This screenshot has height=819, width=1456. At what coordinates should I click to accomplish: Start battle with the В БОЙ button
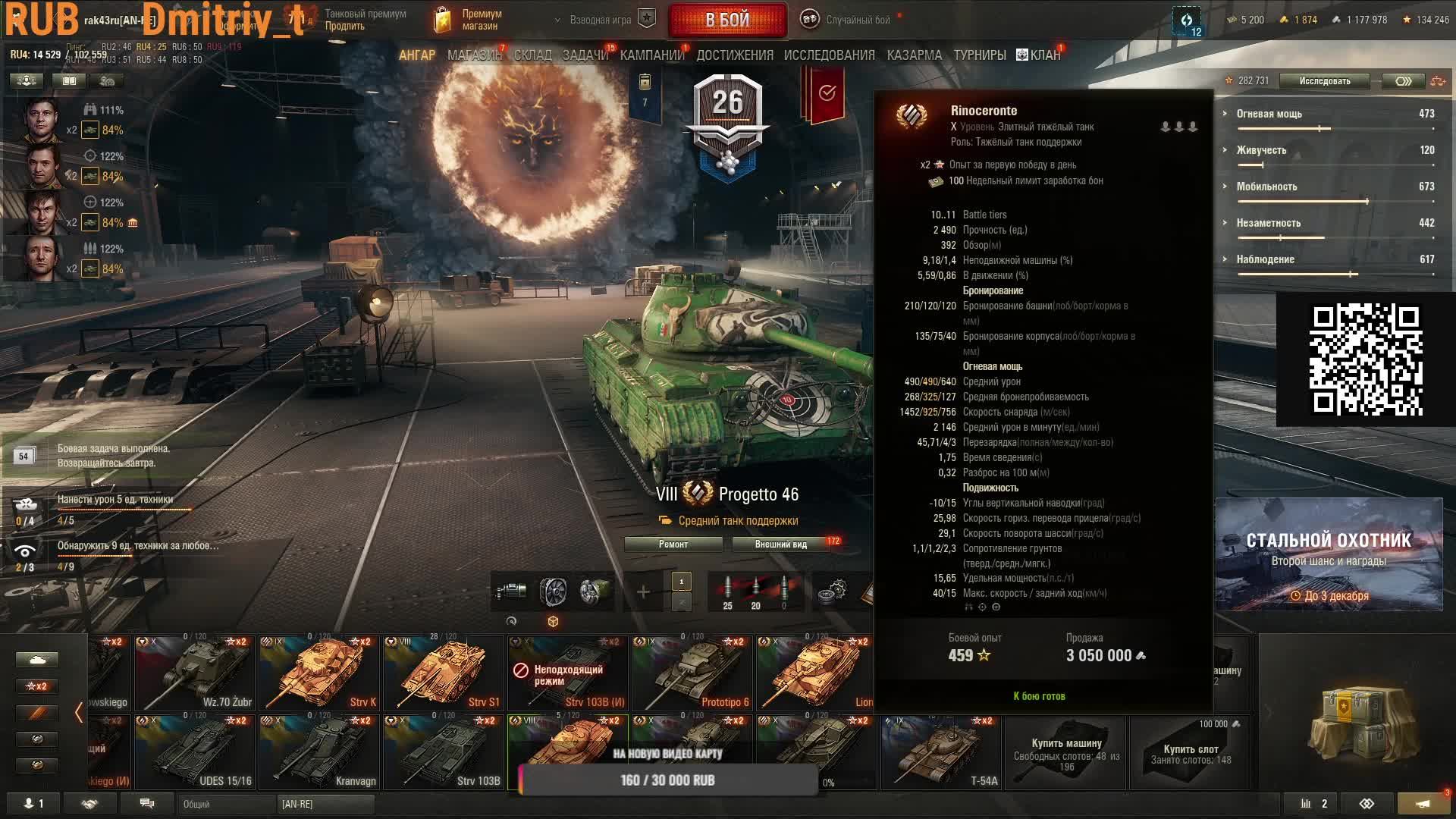727,20
